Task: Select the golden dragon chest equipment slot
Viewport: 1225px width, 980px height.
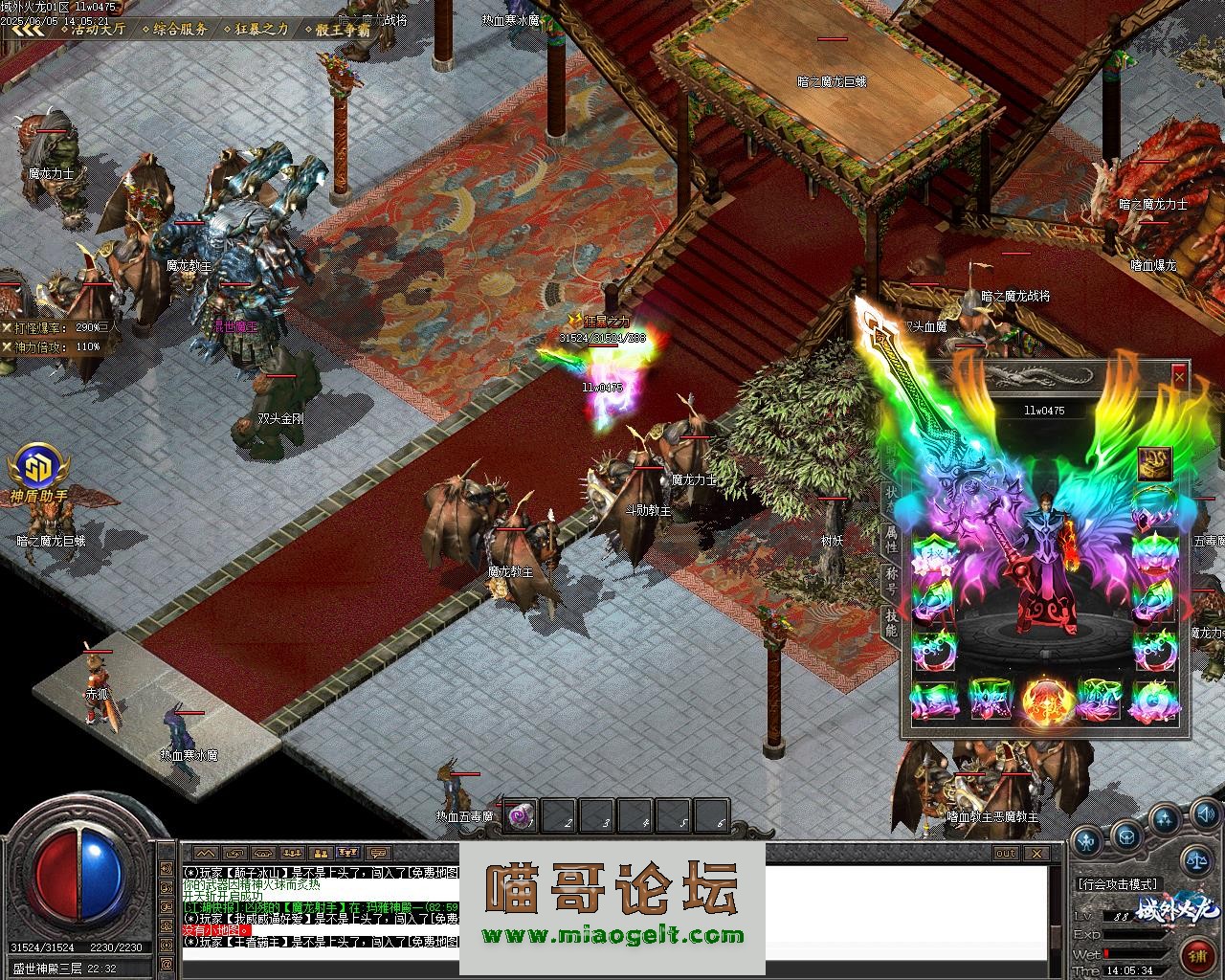Action: (1154, 464)
